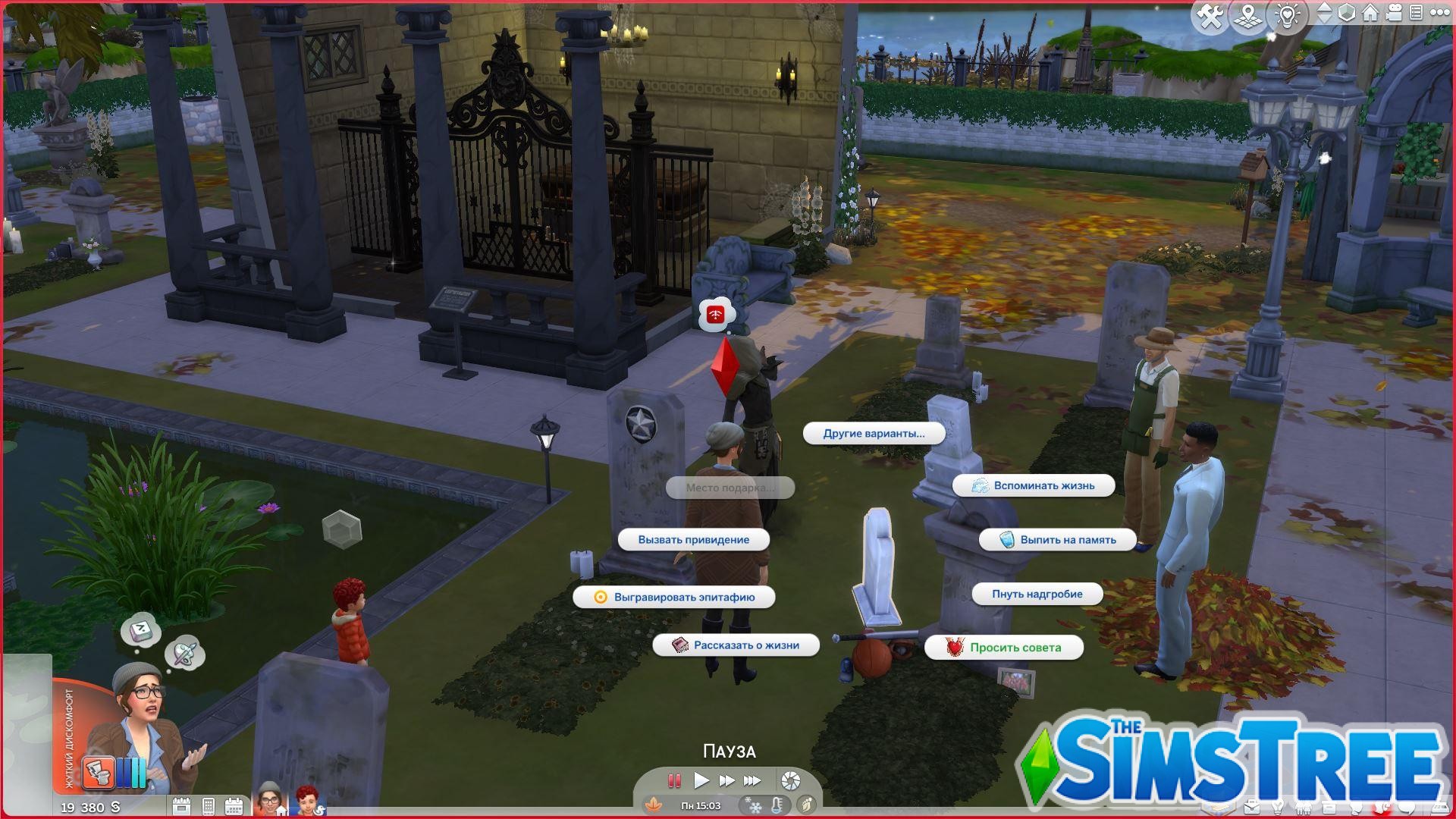The height and width of the screenshot is (819, 1456).
Task: Click the floor level up arrow
Action: [x=1323, y=8]
